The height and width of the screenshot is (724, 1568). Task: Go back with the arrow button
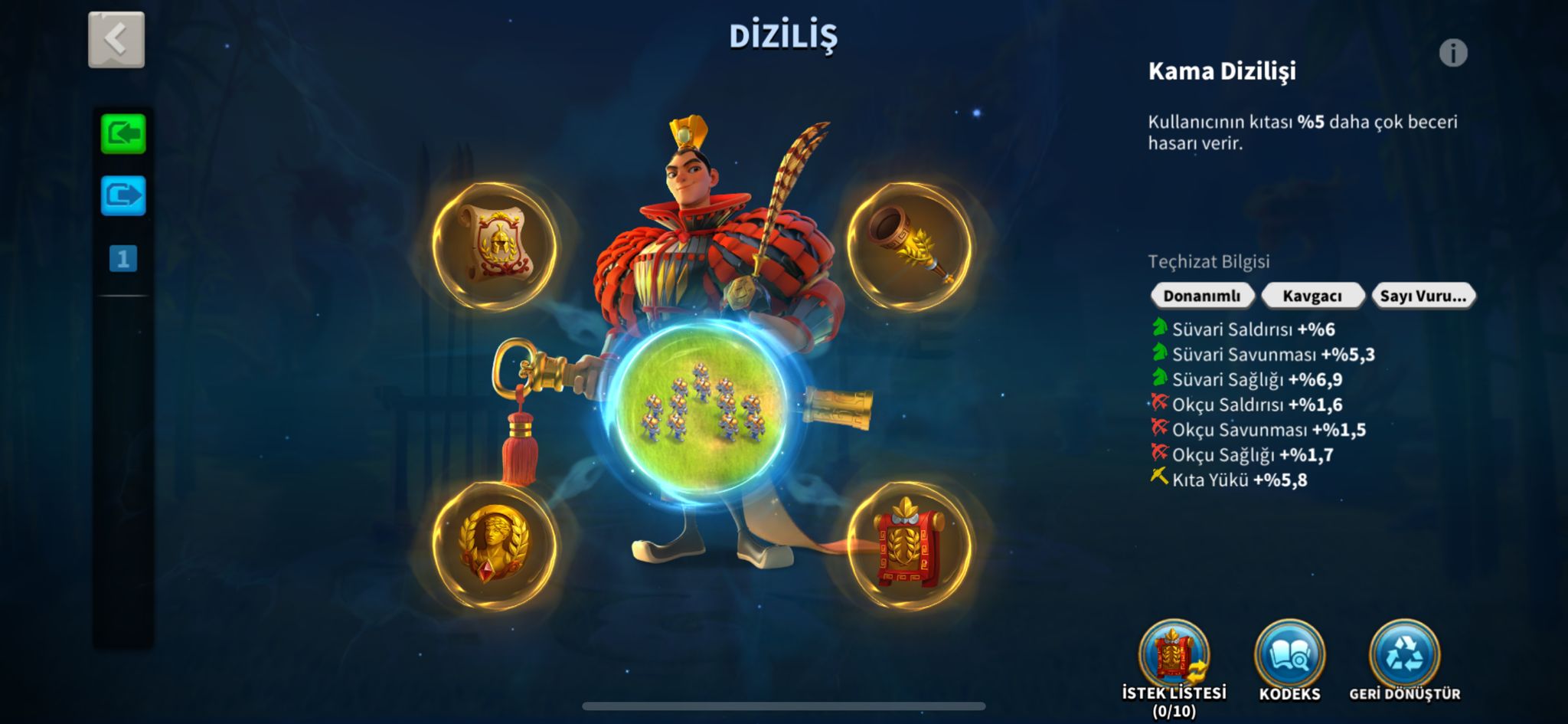click(116, 40)
